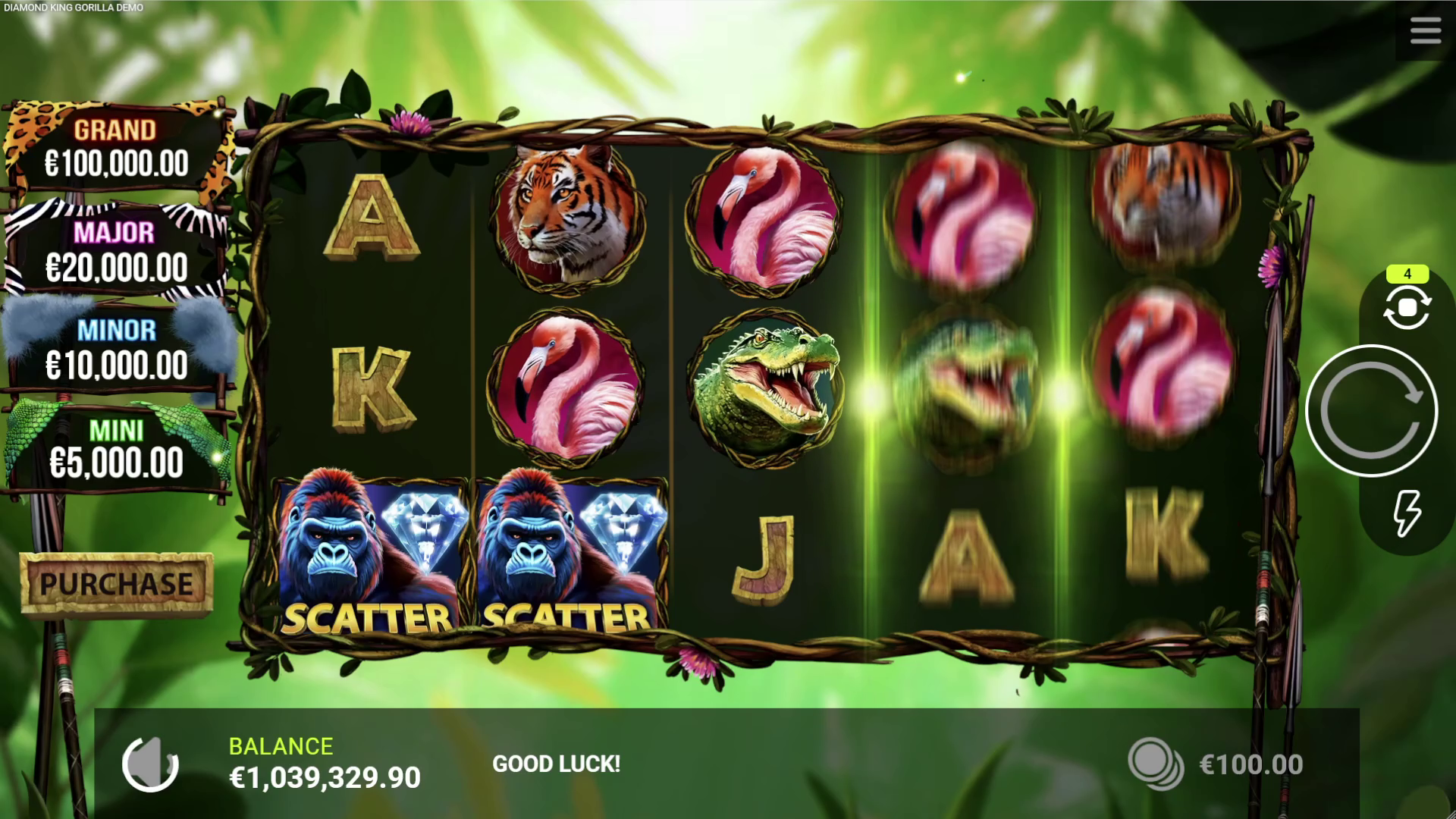Viewport: 1456px width, 819px height.
Task: Click the circular icon beside Balance
Action: point(150,764)
